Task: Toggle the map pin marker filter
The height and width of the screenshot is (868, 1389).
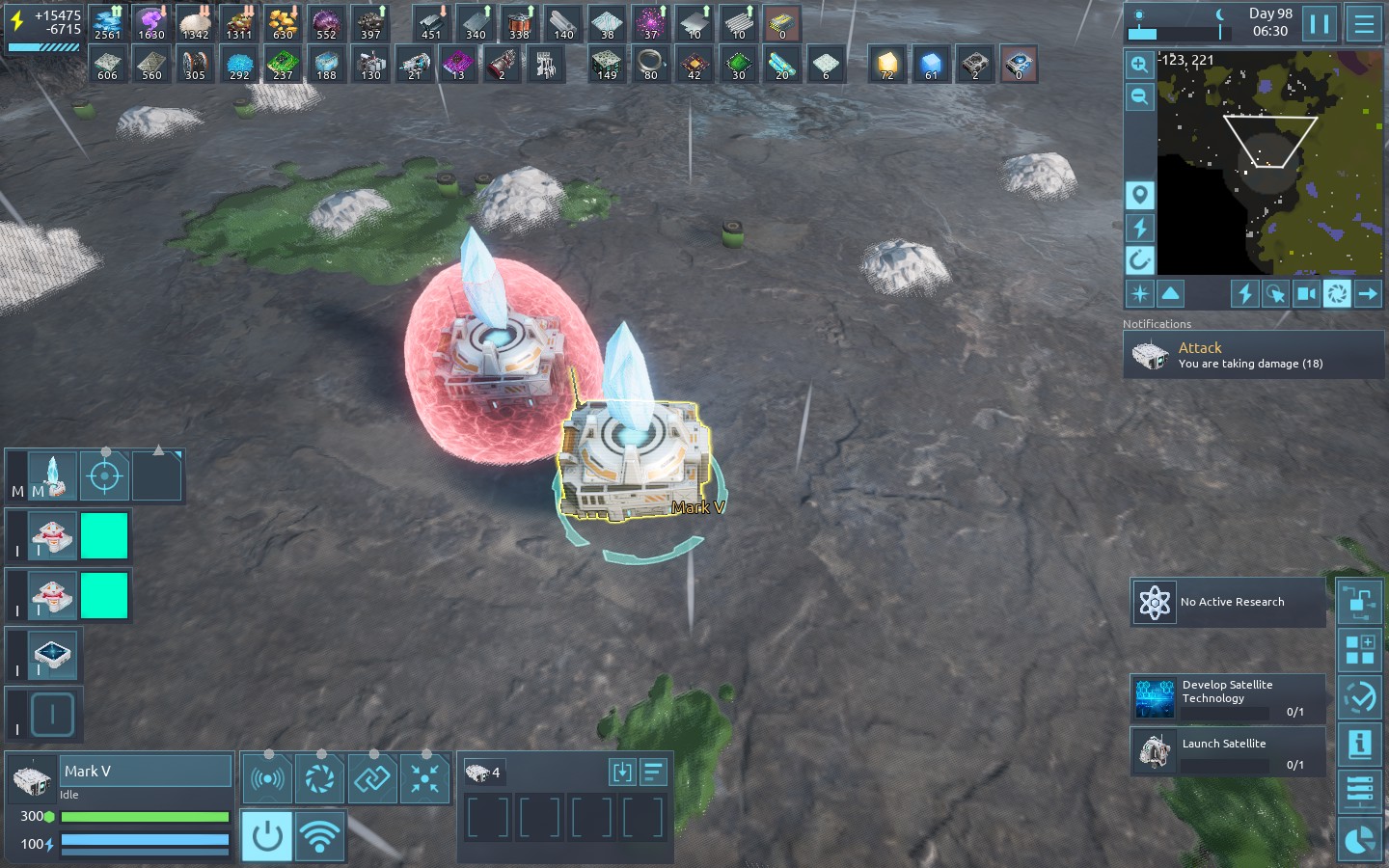Action: pyautogui.click(x=1139, y=196)
